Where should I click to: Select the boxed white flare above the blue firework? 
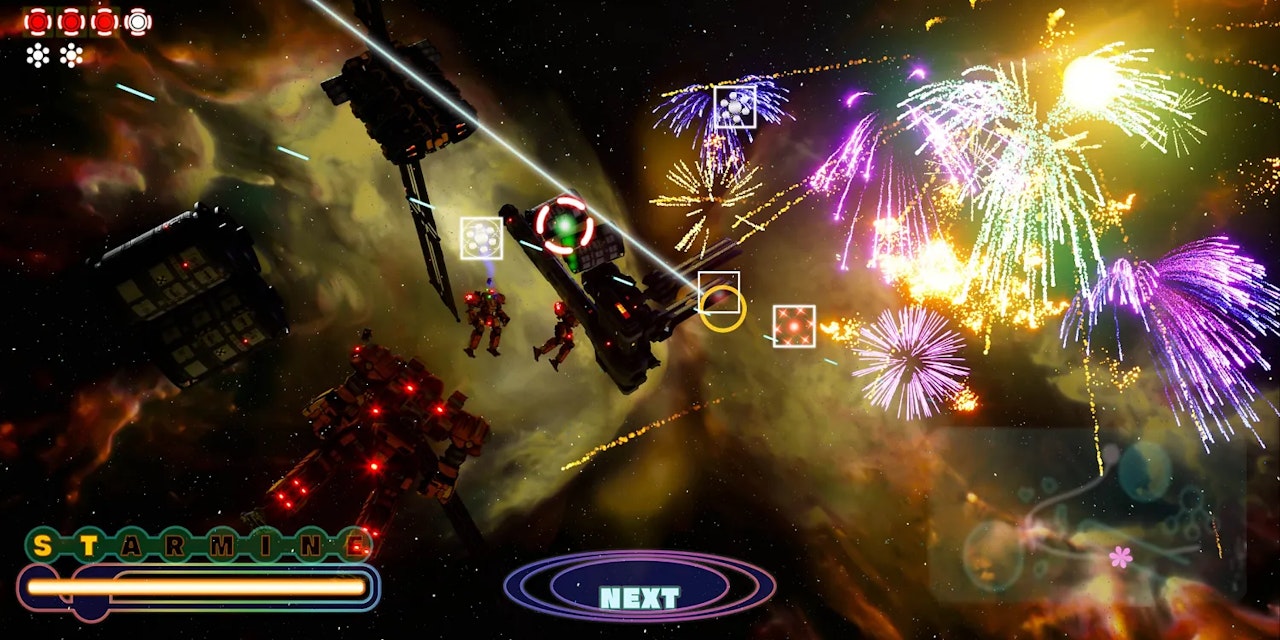(x=735, y=107)
